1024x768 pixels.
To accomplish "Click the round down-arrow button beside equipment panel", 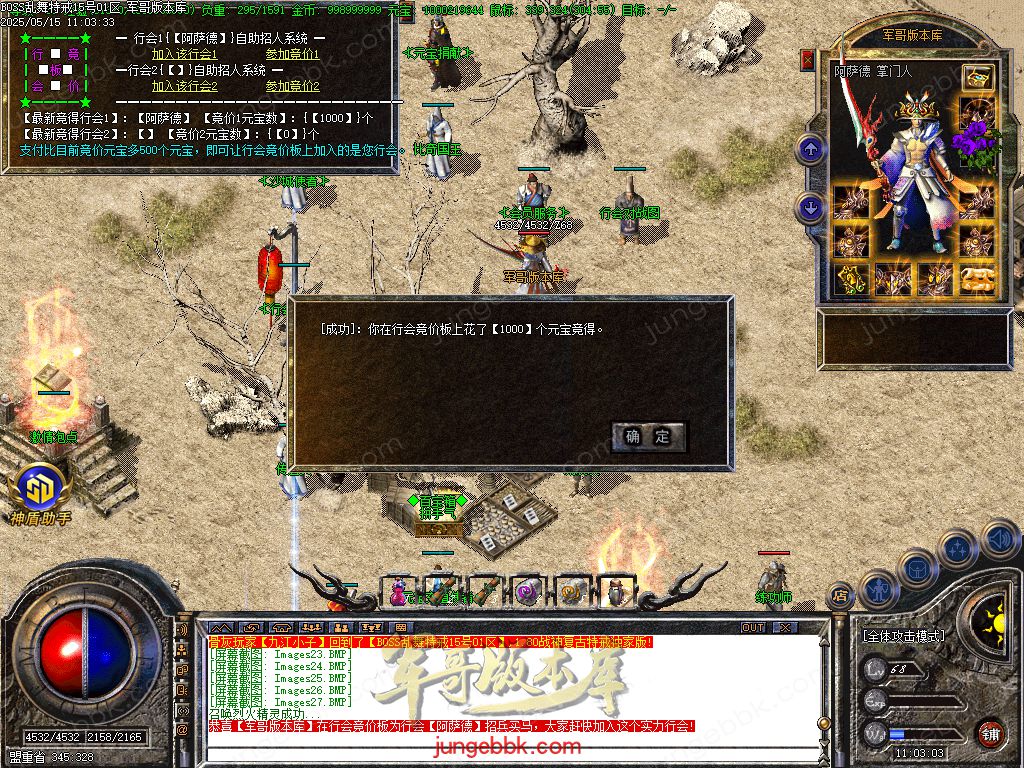I will pos(811,208).
